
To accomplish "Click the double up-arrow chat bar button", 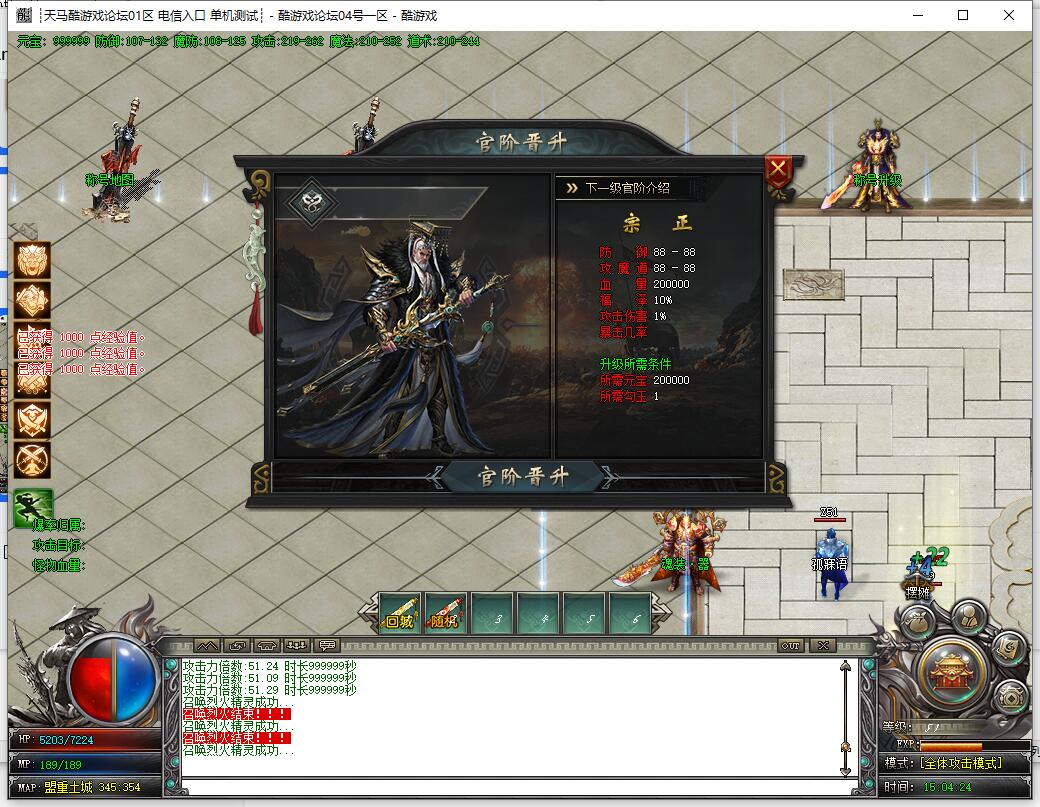I will point(207,645).
